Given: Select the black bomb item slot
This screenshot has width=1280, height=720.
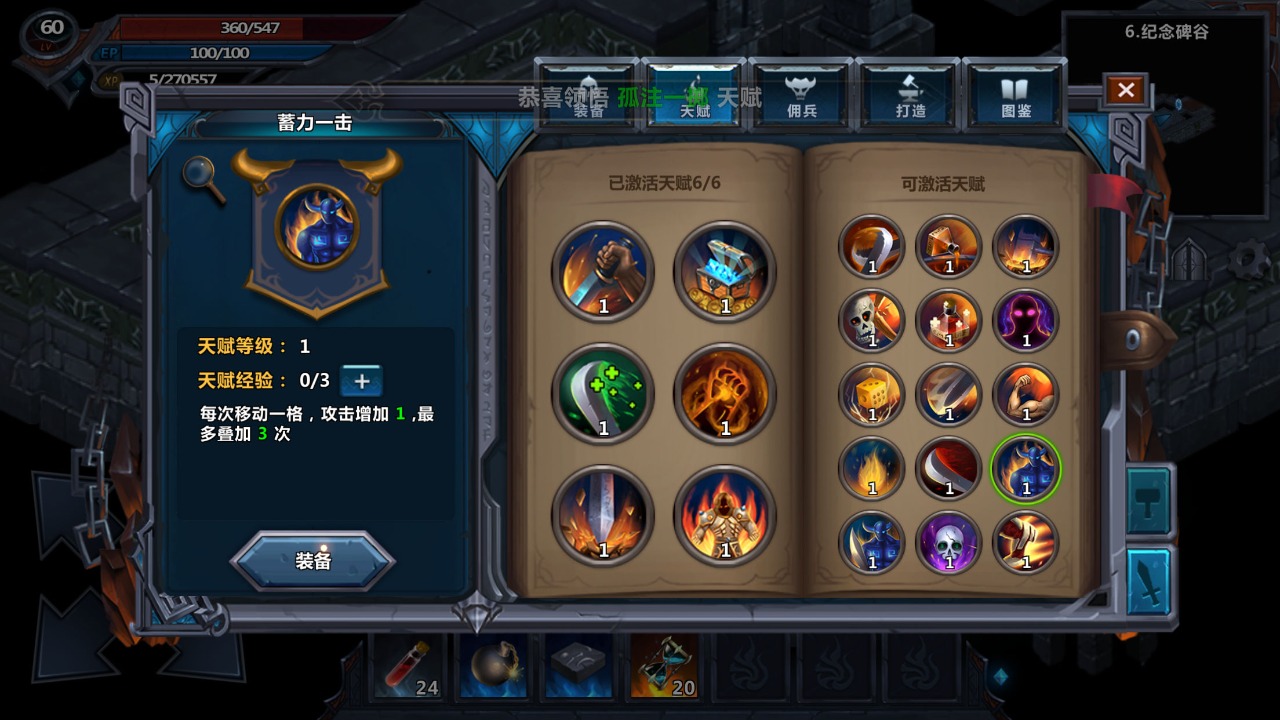Looking at the screenshot, I should click(x=493, y=666).
